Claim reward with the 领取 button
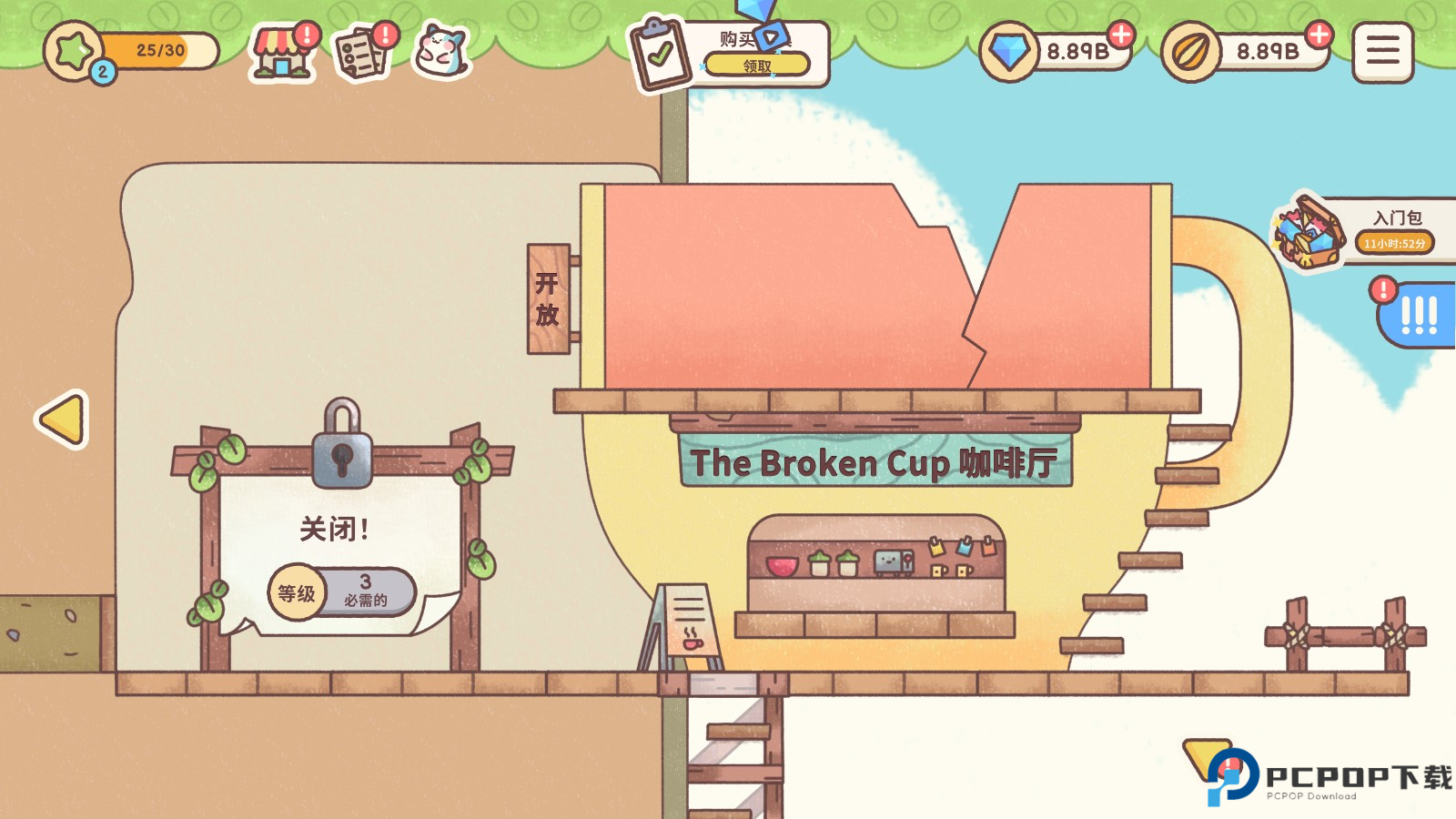Screen dimensions: 1456x819 pyautogui.click(x=756, y=66)
